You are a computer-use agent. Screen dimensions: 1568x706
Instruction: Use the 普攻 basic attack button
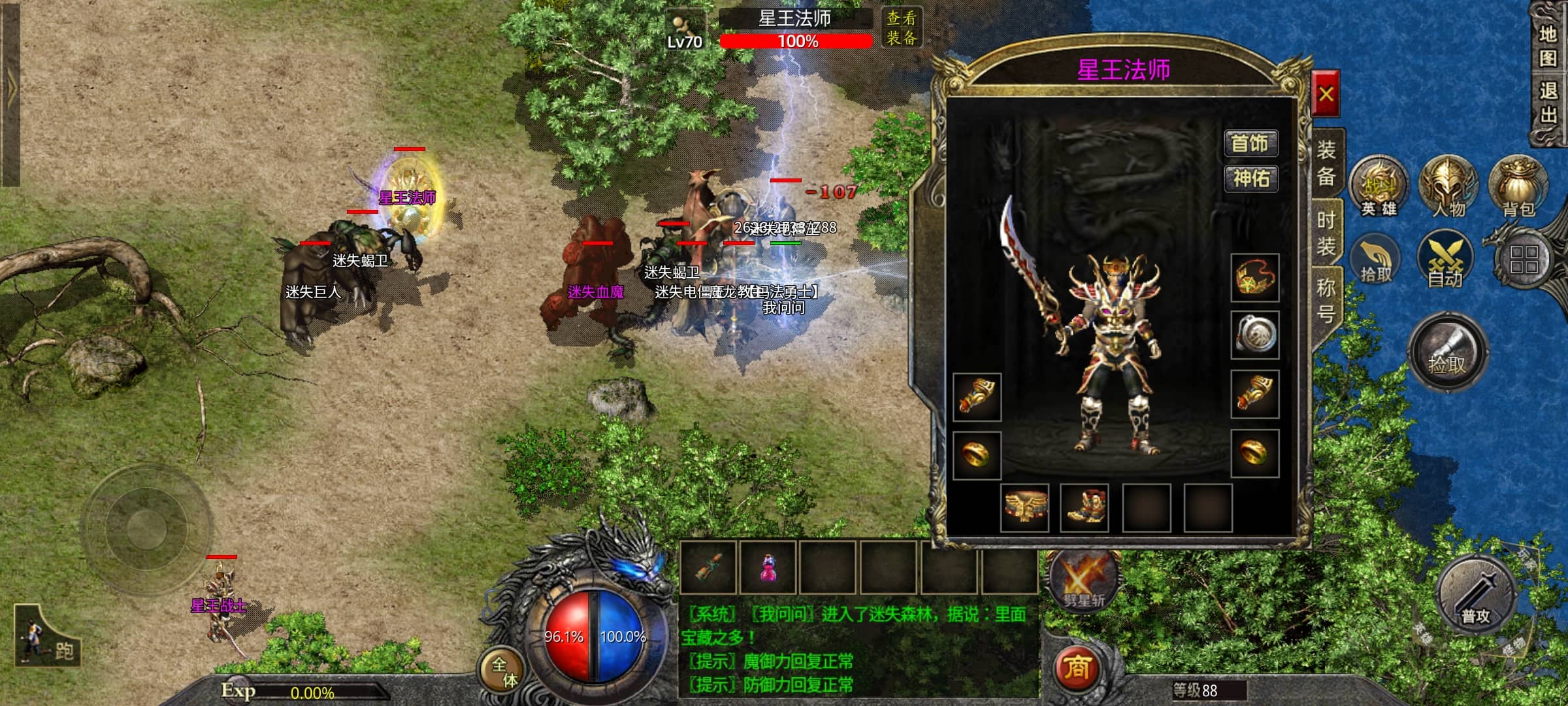1476,595
